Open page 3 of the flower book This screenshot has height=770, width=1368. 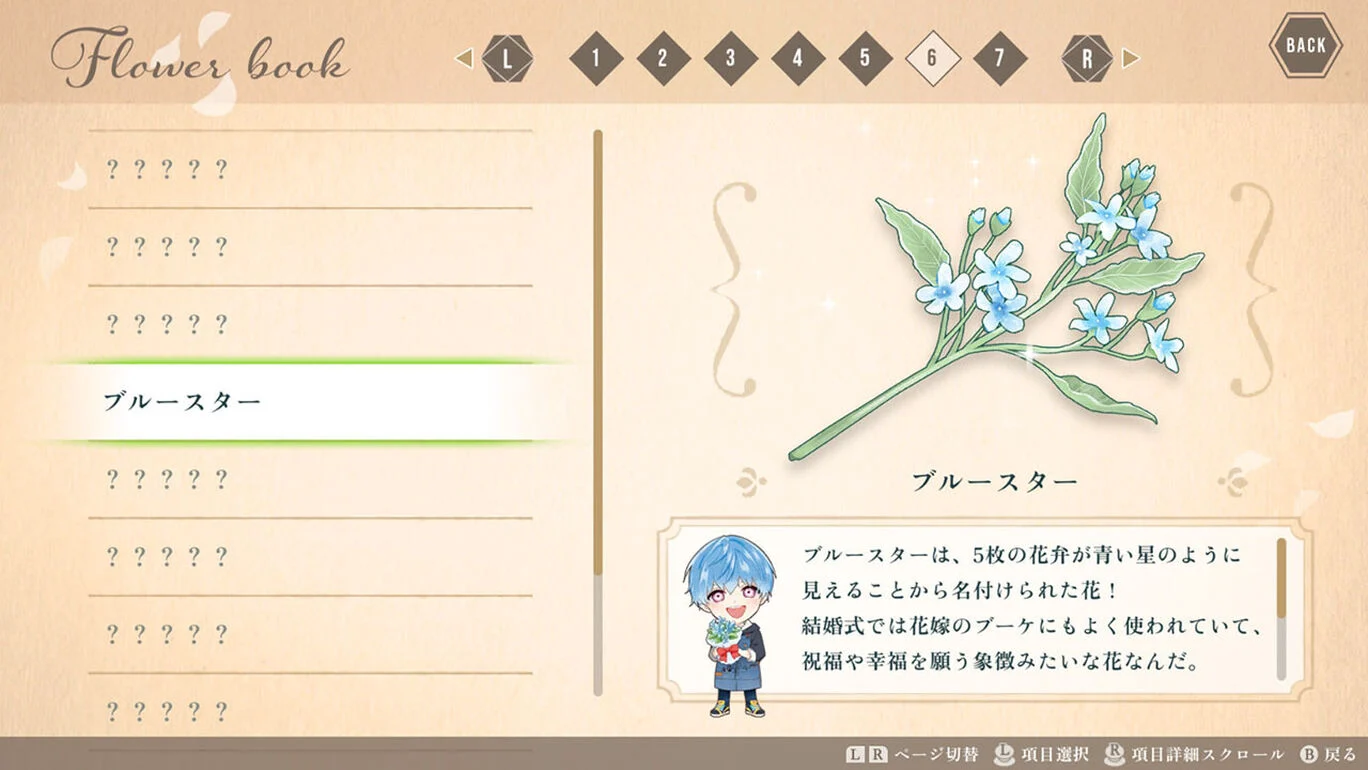[730, 57]
